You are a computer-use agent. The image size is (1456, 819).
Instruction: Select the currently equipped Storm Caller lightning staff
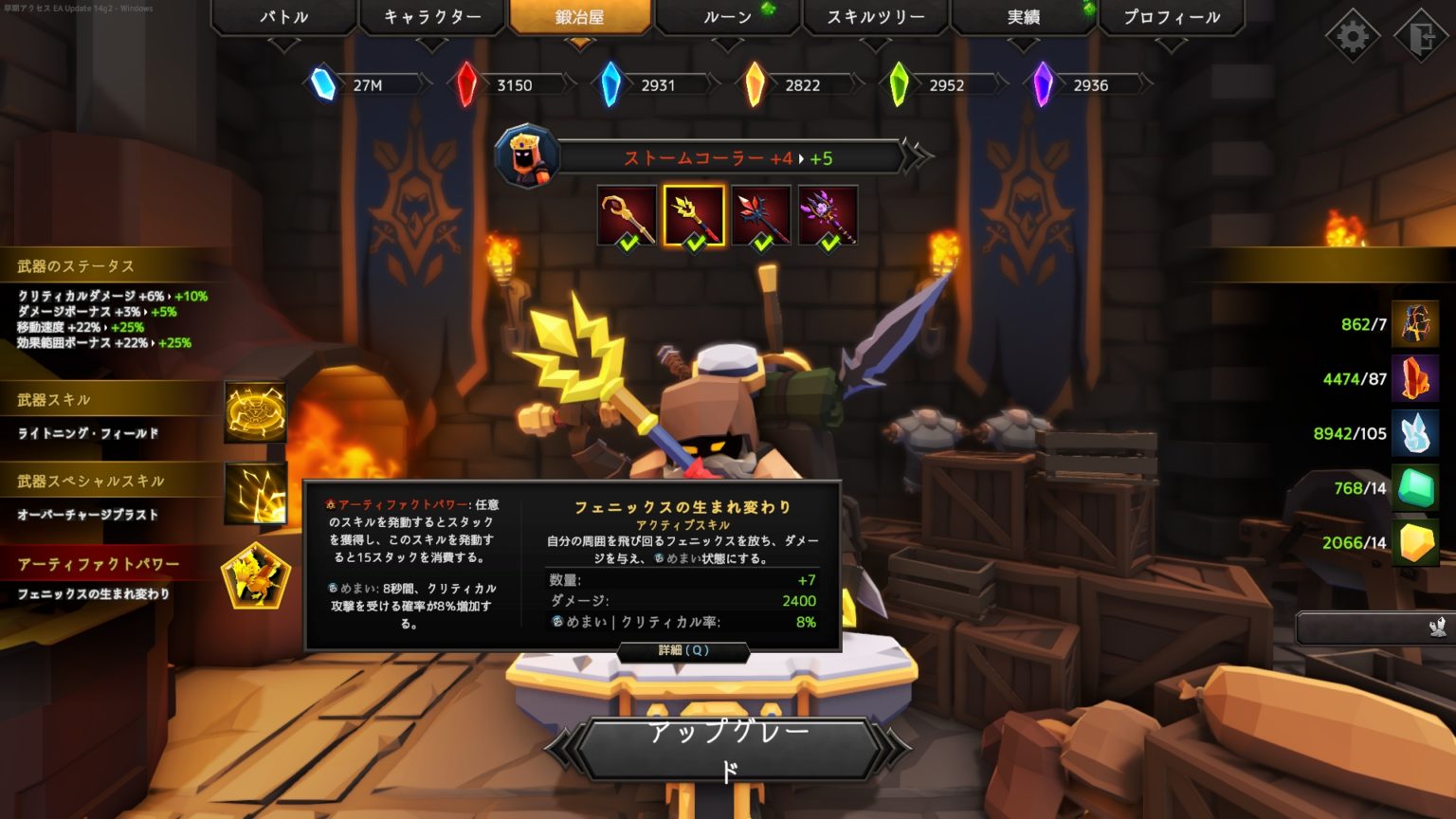coord(693,214)
